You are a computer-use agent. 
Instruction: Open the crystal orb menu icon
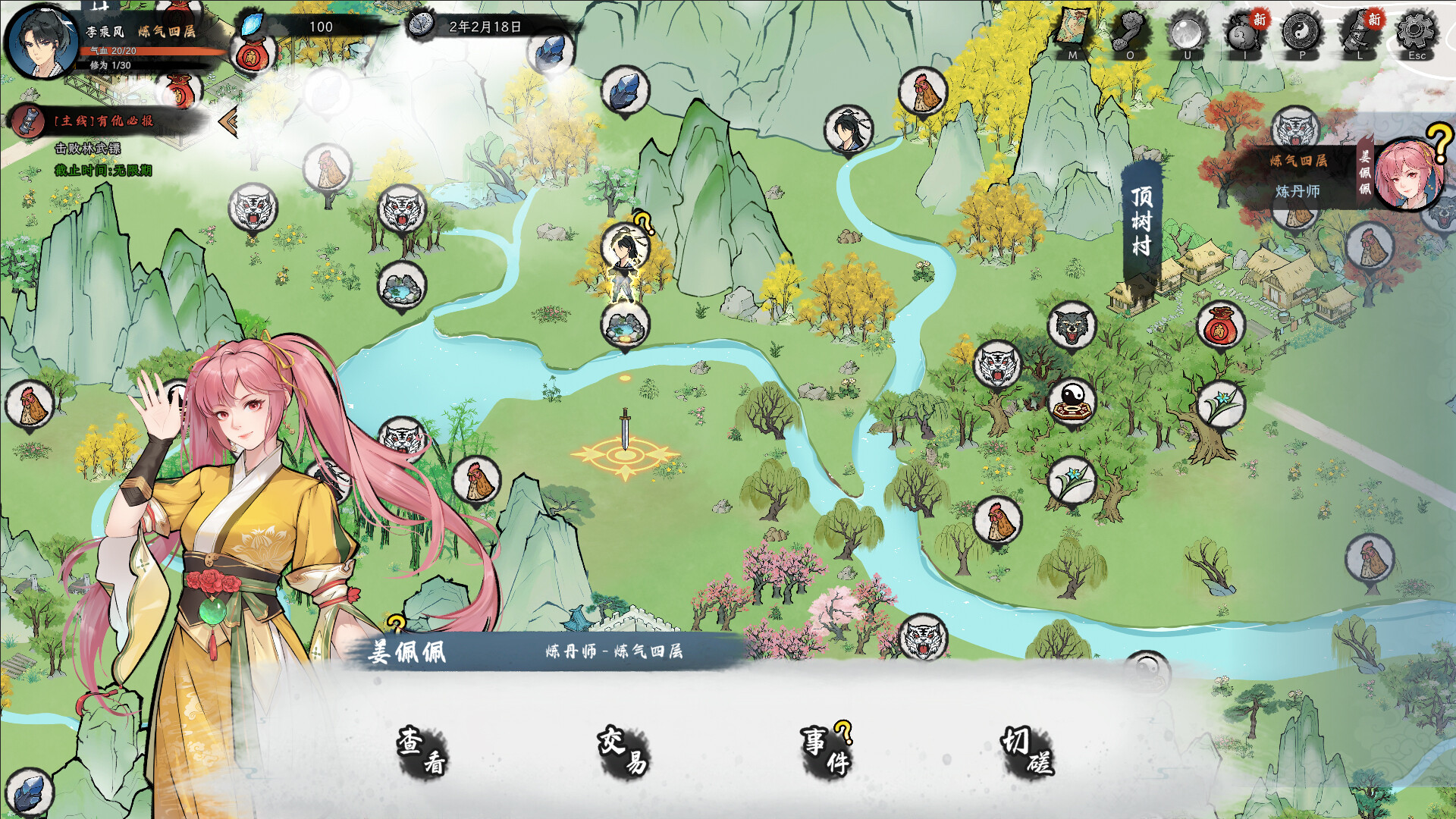pyautogui.click(x=1188, y=32)
